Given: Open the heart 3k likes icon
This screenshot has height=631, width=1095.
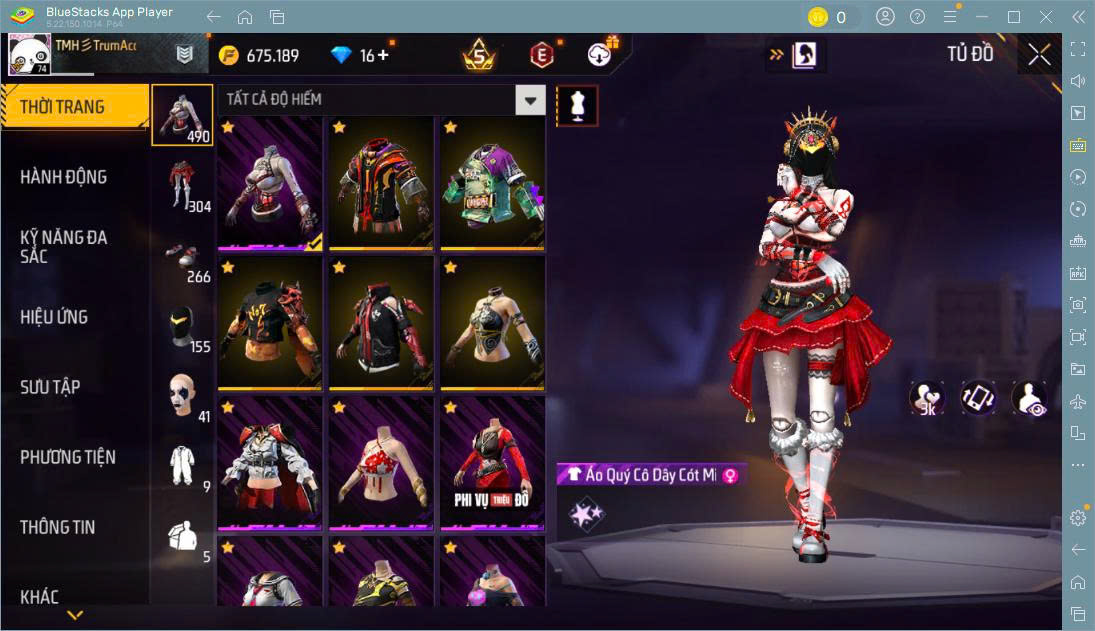Looking at the screenshot, I should pos(927,398).
